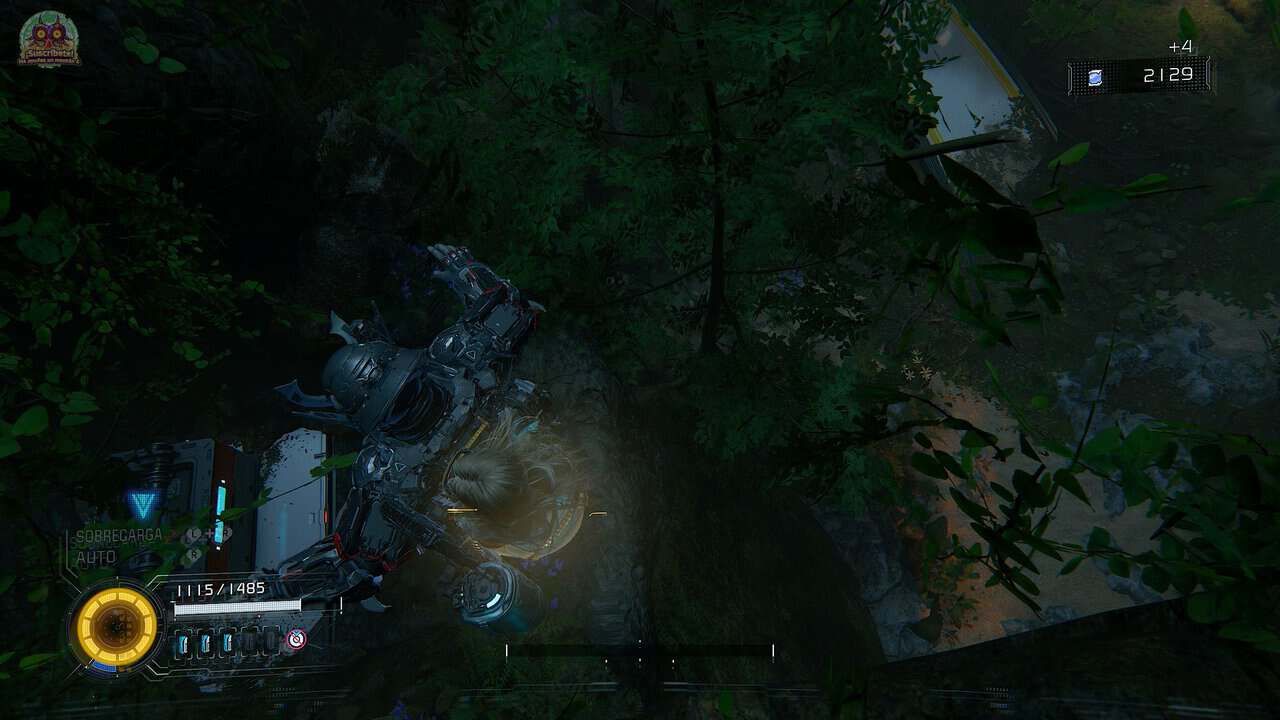
Task: Click the blue currency icon beside 2129
Action: tap(1095, 77)
